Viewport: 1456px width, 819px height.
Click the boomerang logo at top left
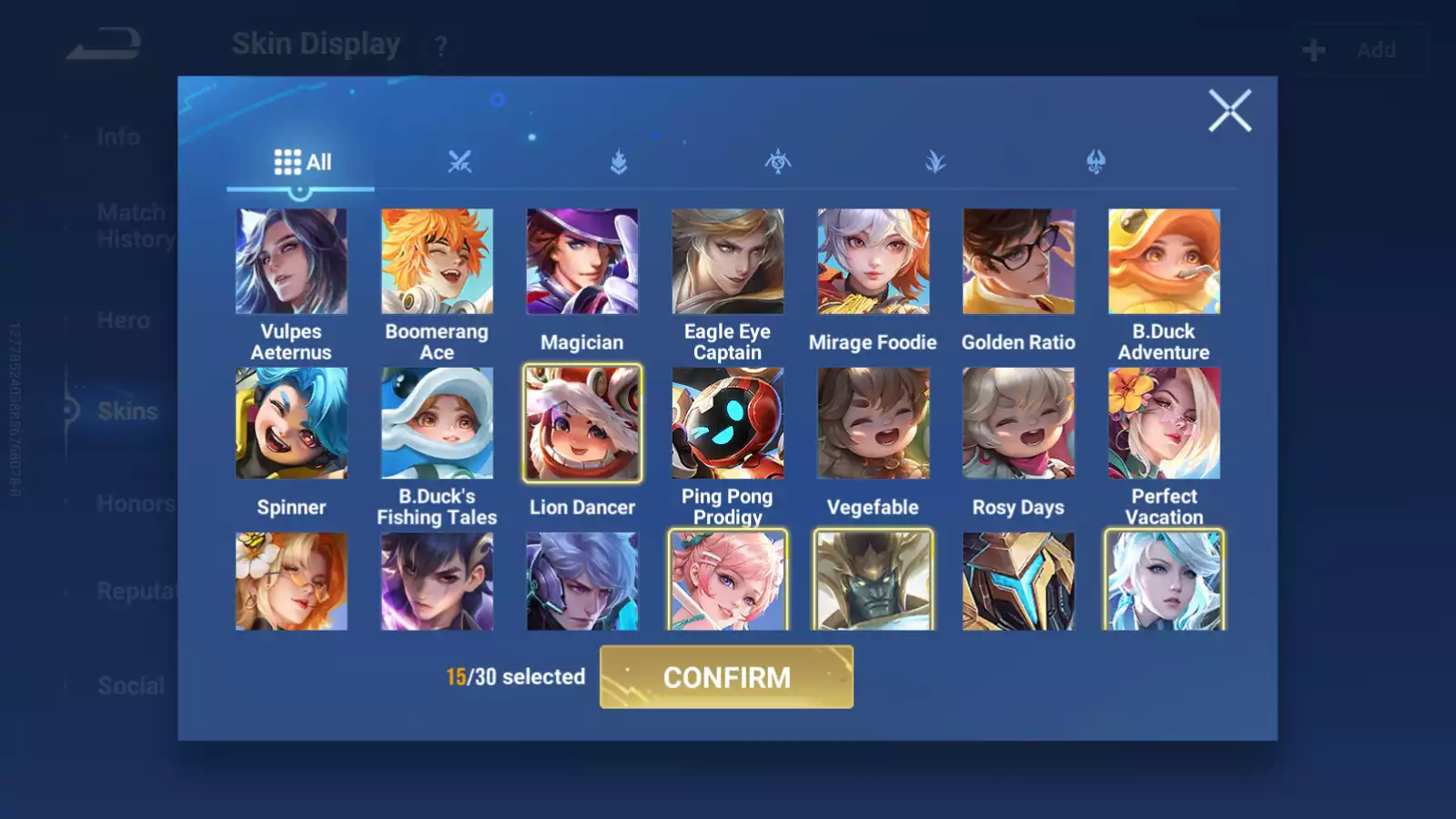102,45
